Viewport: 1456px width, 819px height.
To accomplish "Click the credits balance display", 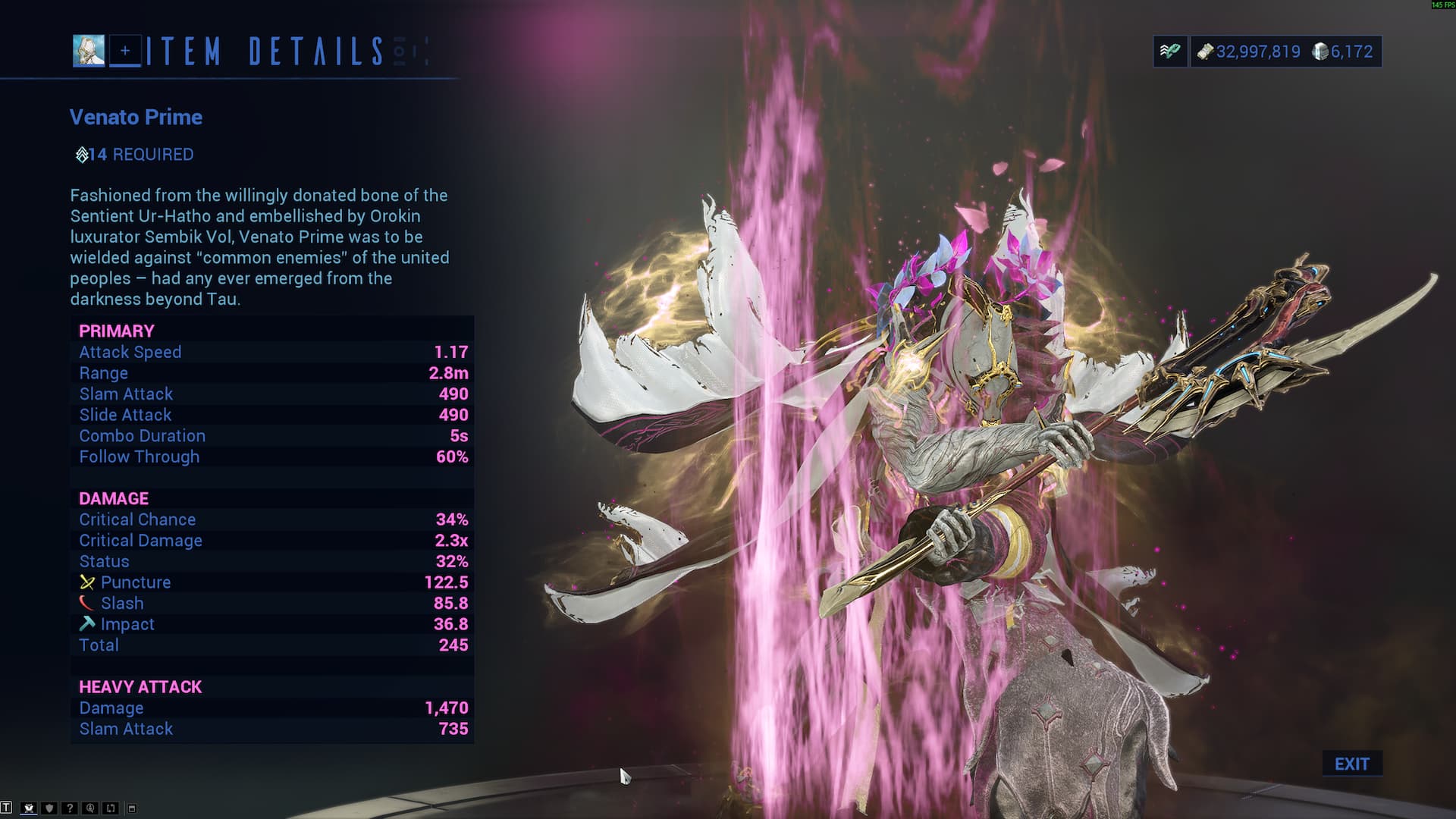I will pyautogui.click(x=1249, y=52).
